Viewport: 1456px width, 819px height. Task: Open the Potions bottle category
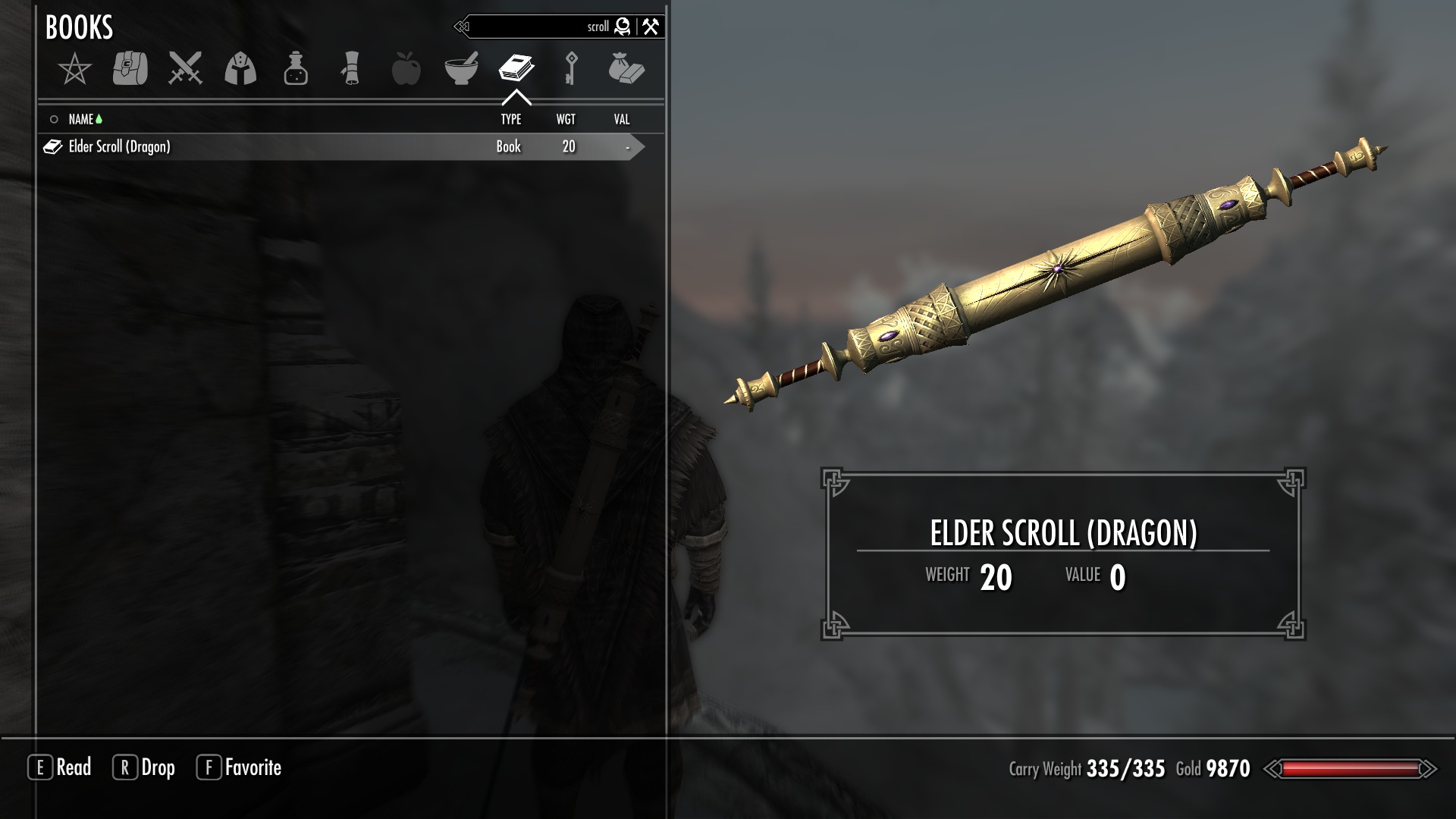[296, 69]
